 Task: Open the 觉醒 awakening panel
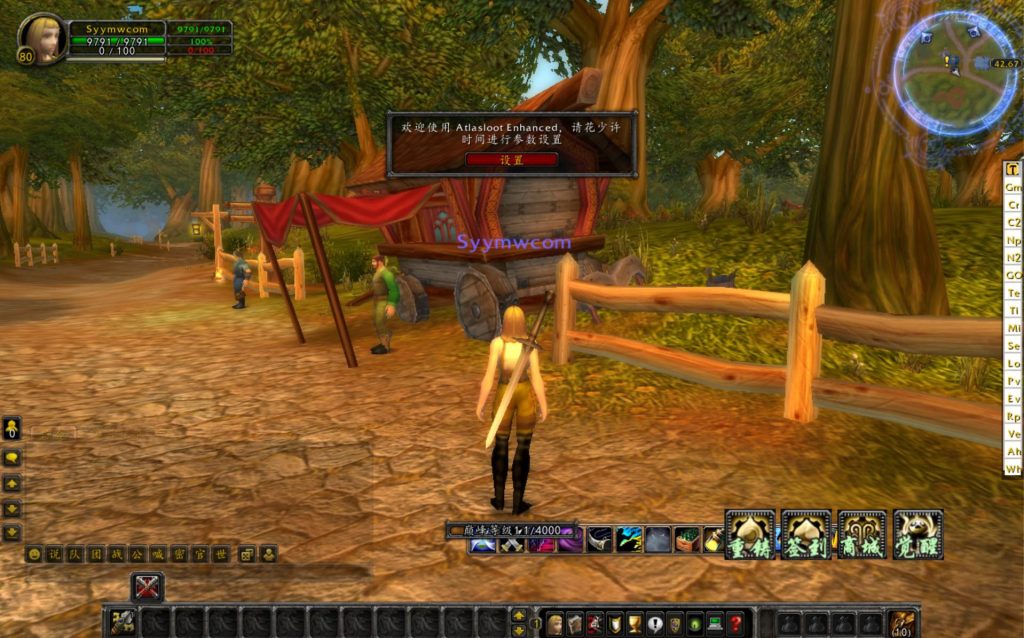click(x=918, y=535)
